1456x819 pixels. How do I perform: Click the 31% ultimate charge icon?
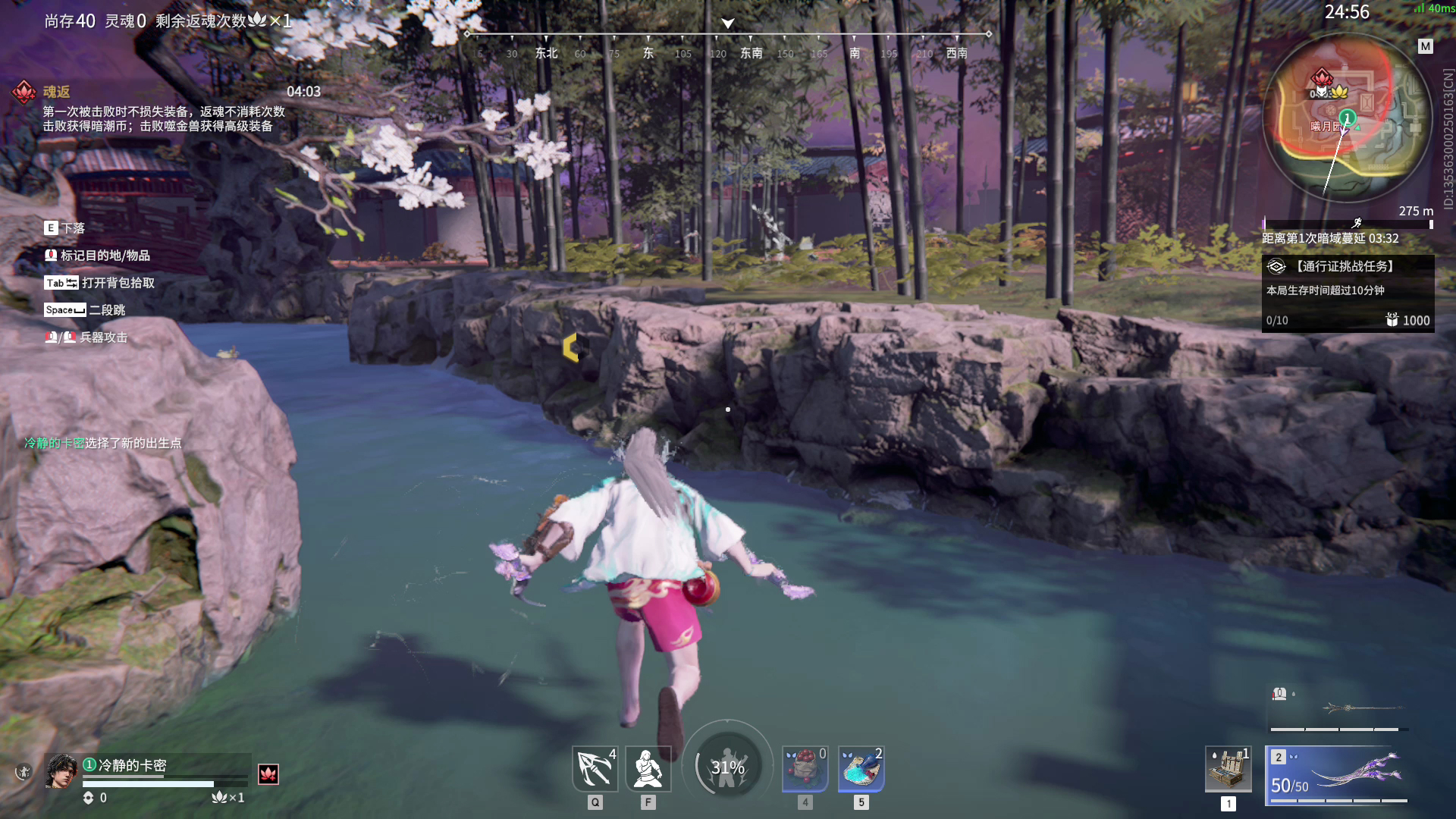click(727, 767)
